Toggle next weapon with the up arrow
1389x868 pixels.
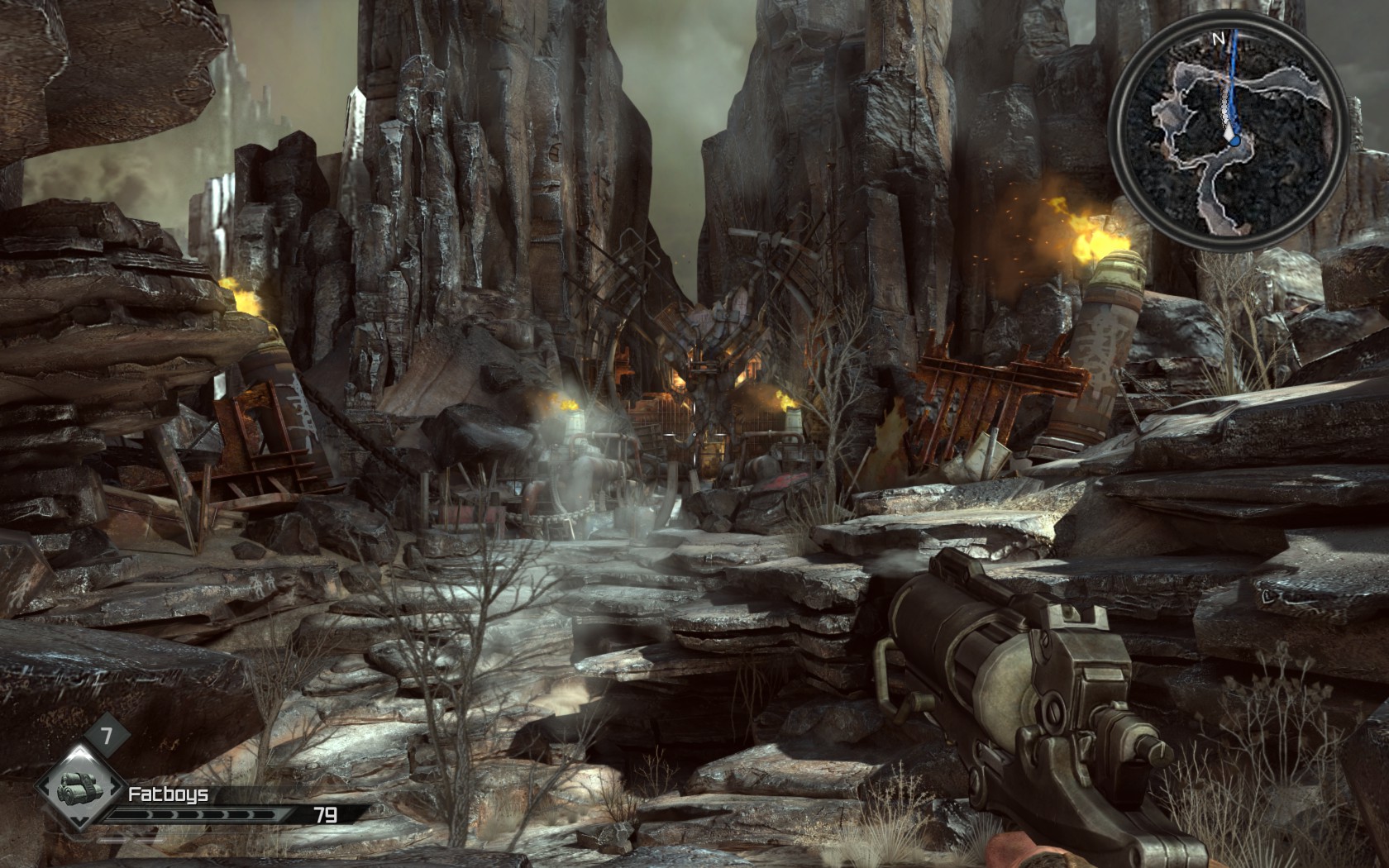pos(79,751)
